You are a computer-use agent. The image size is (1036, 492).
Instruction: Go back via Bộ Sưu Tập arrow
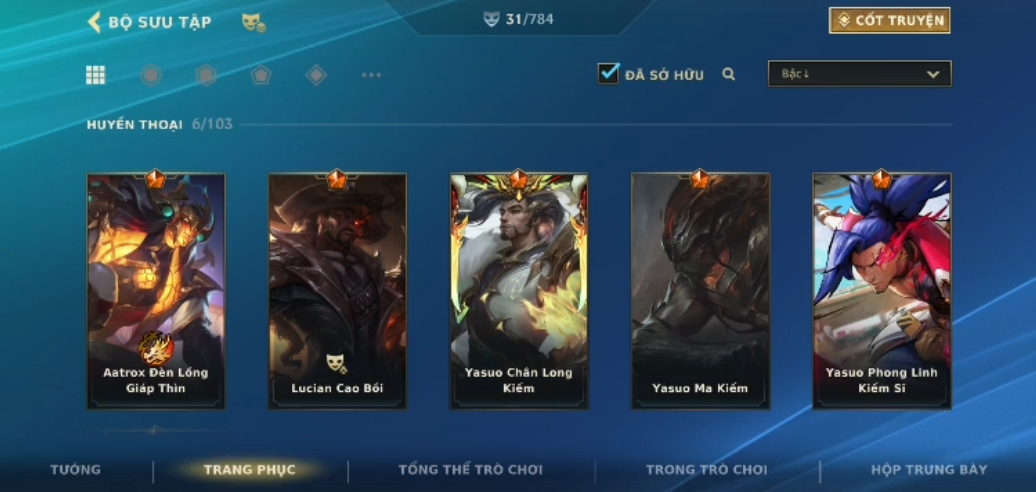click(x=95, y=22)
